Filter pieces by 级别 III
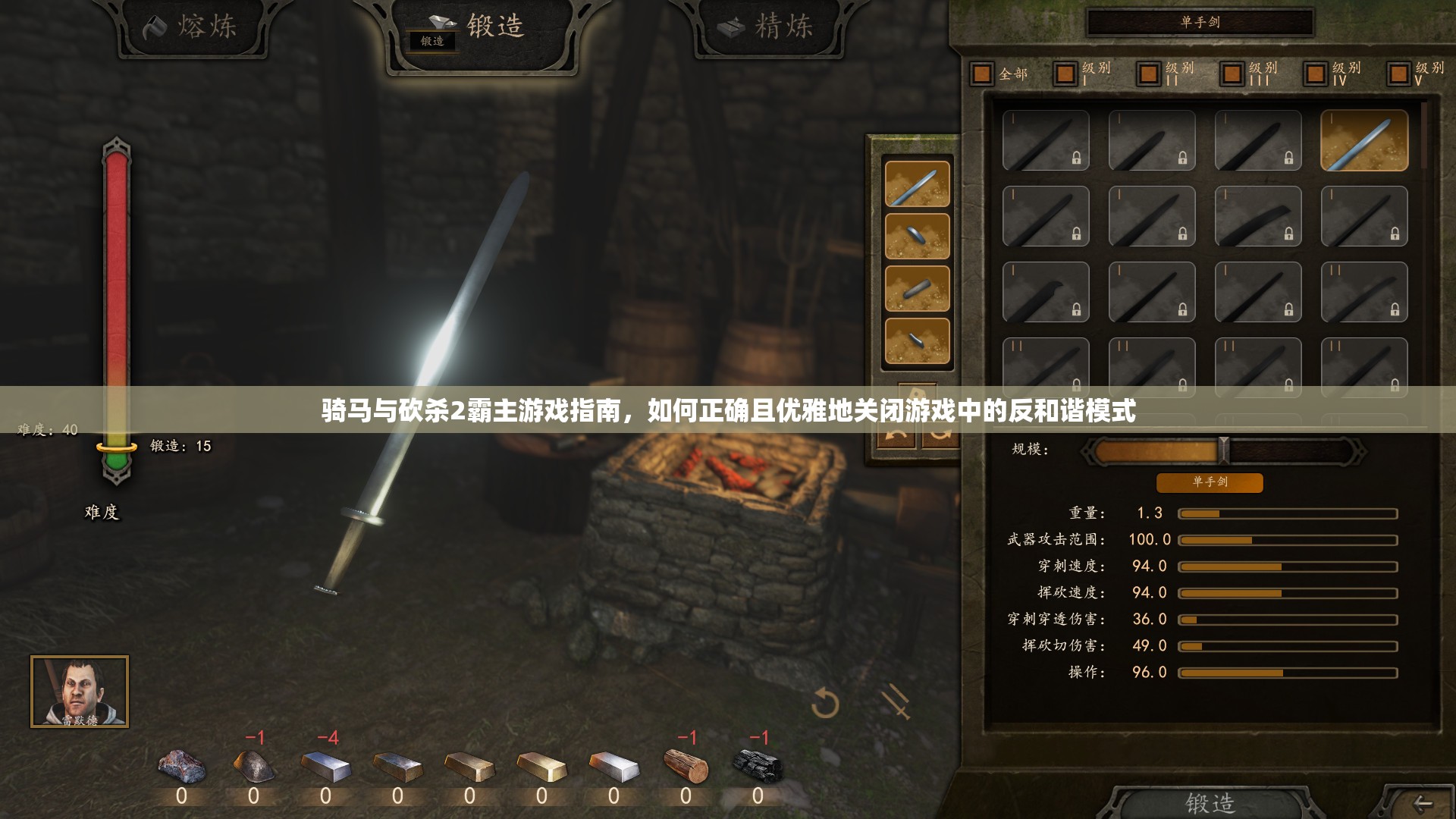 (x=1232, y=74)
